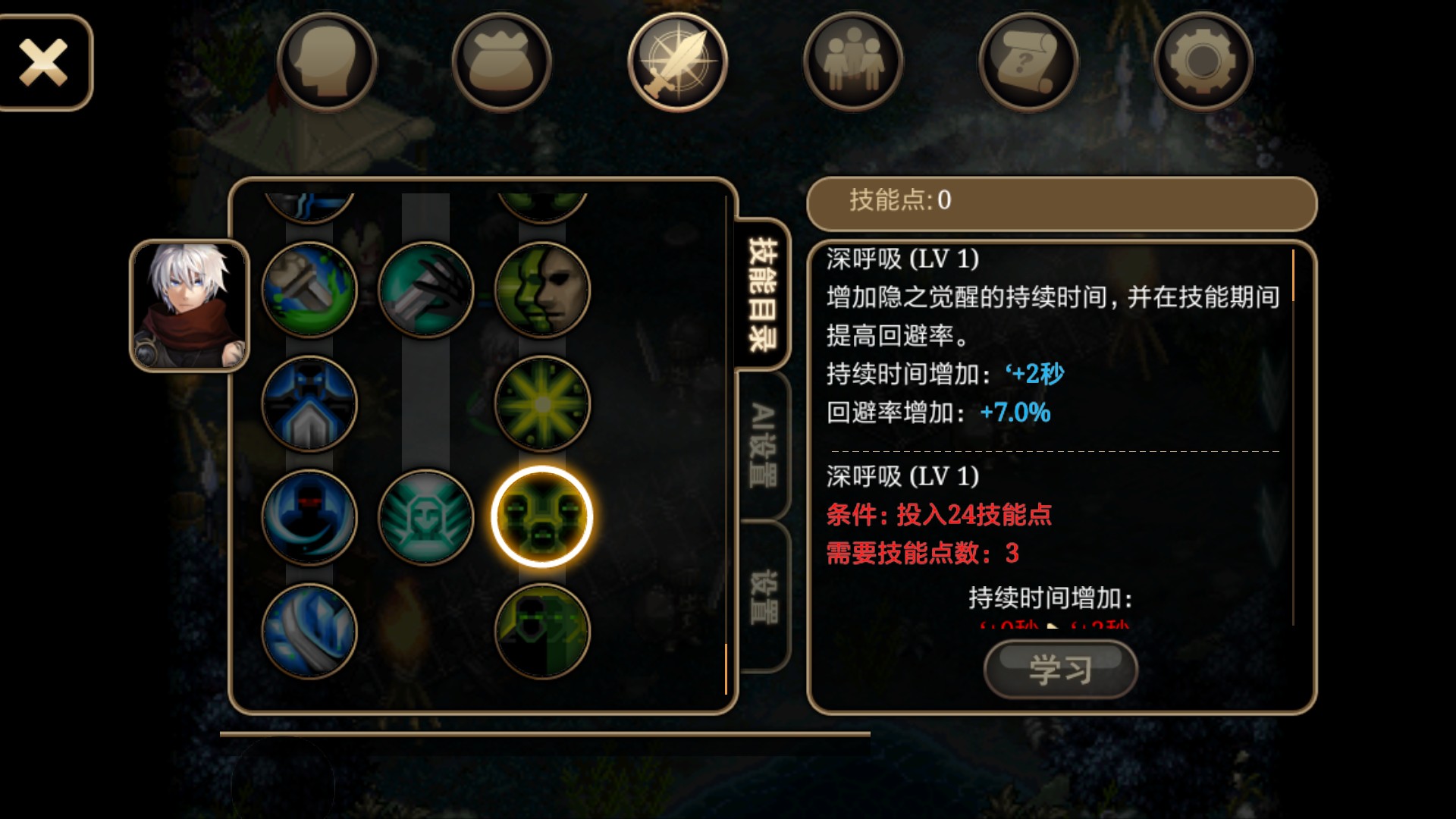Choose the red-eyed shadow figure skill

(x=309, y=517)
